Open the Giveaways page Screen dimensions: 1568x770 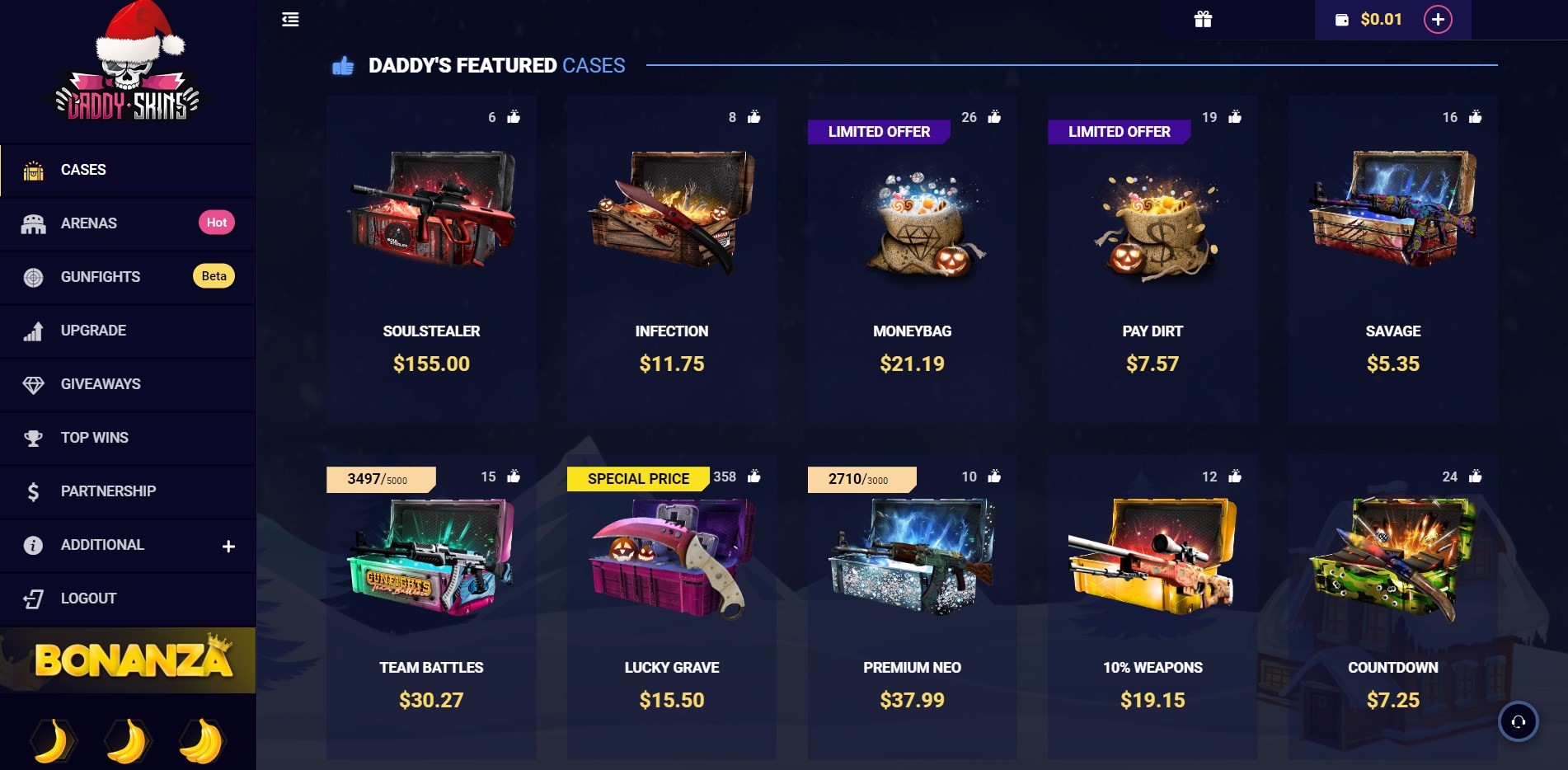pos(101,384)
